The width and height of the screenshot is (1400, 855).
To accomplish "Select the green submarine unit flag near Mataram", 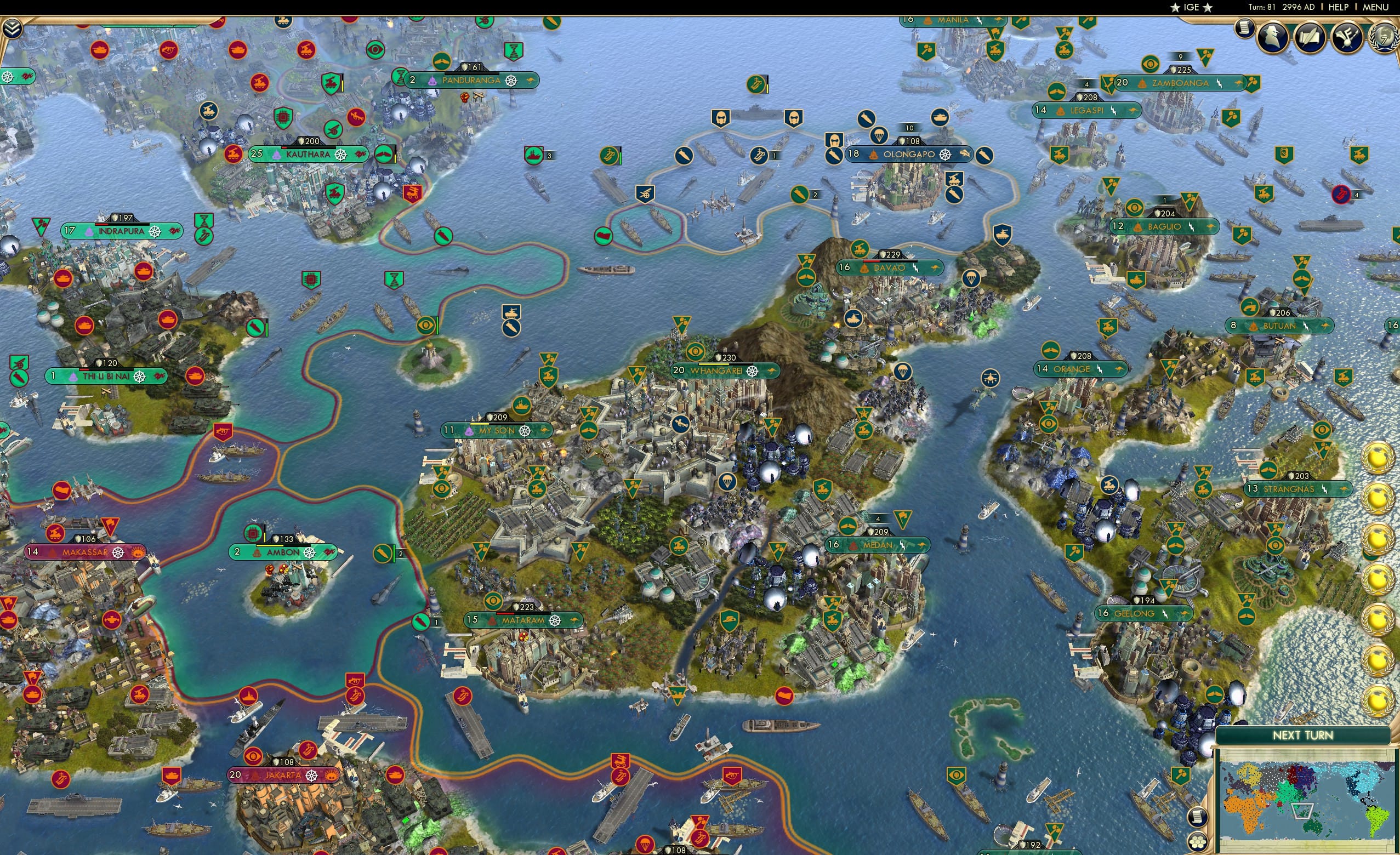I will (421, 623).
